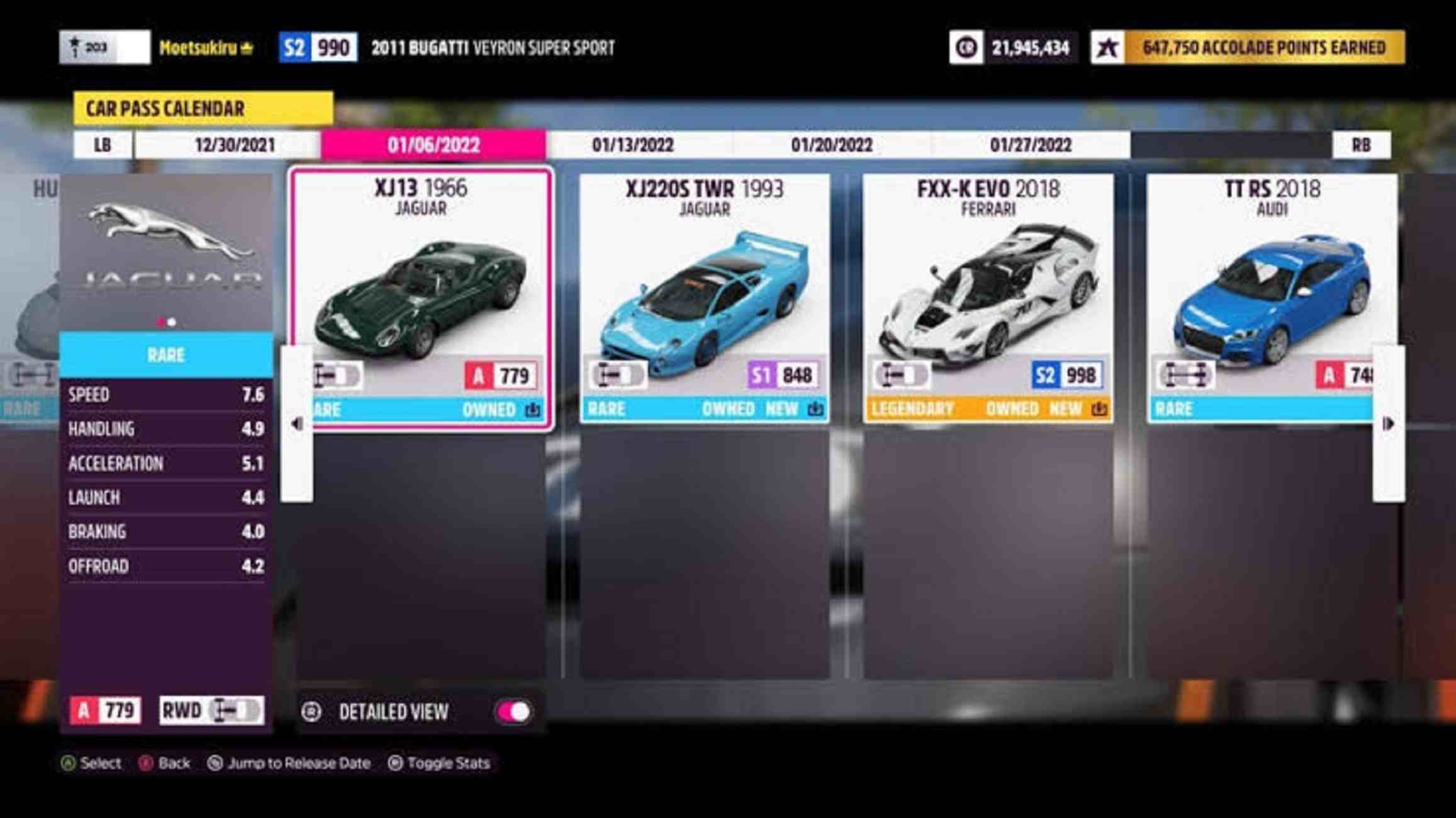Click the left scroll arrow of car list

(x=297, y=423)
